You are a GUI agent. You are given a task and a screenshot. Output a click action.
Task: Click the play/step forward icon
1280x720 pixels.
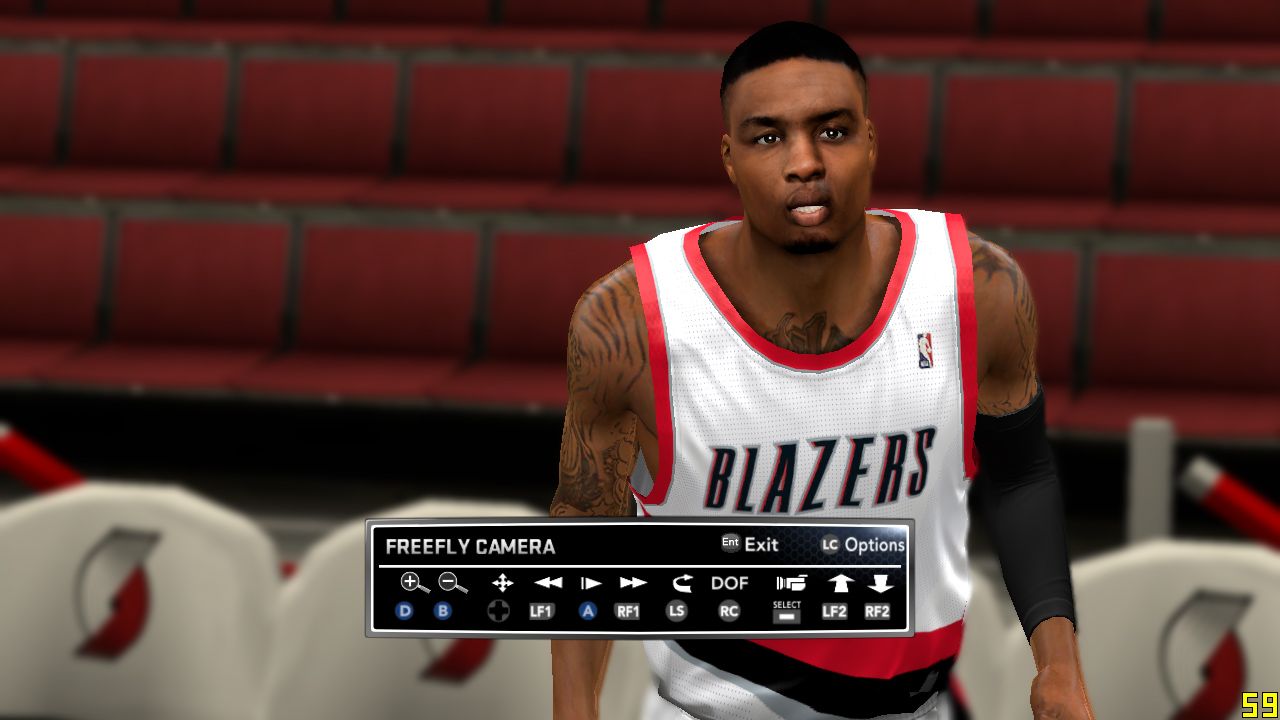point(591,583)
